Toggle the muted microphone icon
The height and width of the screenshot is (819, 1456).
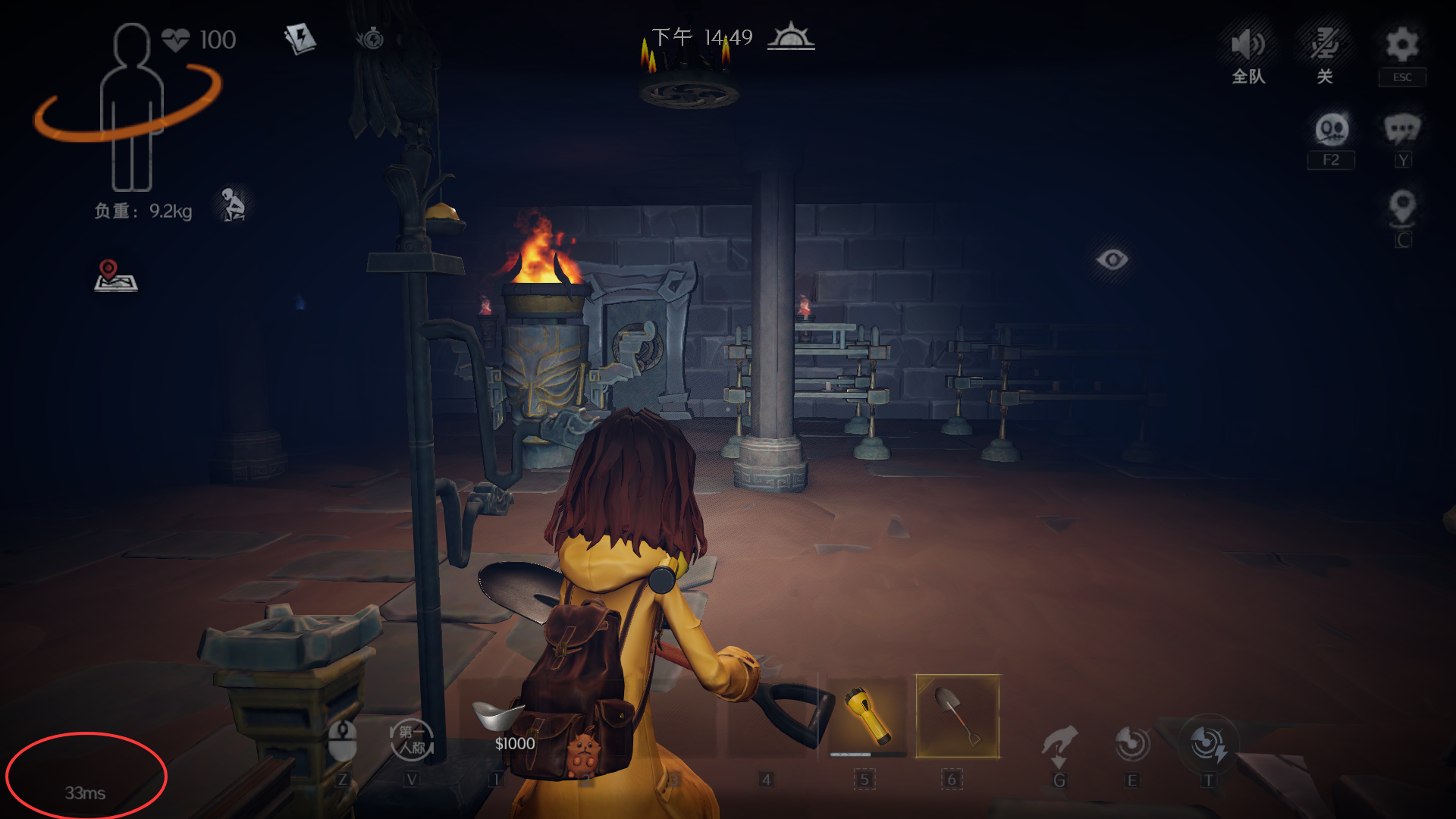point(1325,45)
